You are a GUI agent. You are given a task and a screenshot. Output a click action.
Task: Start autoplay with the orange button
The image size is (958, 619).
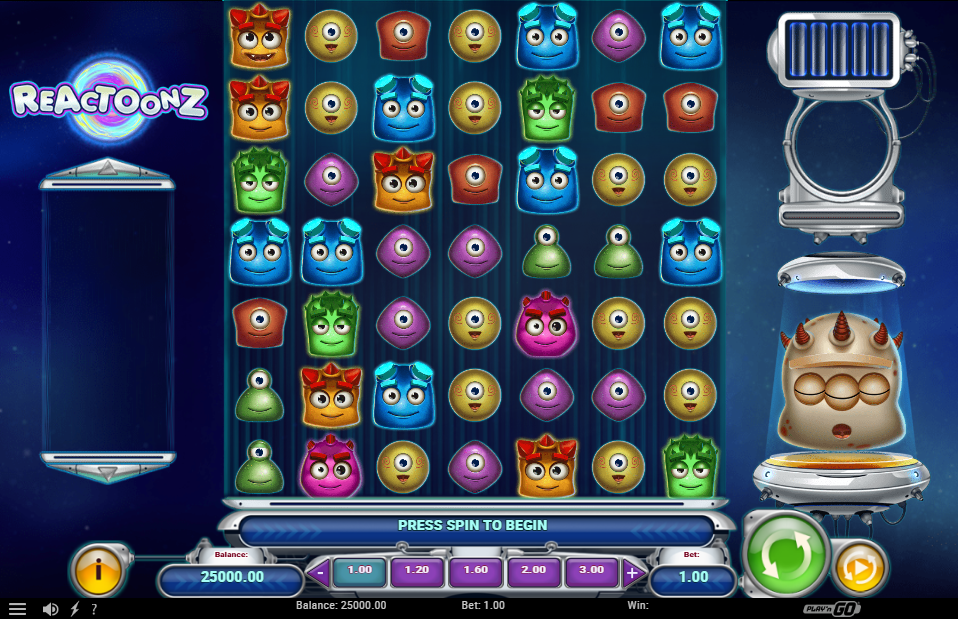(858, 566)
